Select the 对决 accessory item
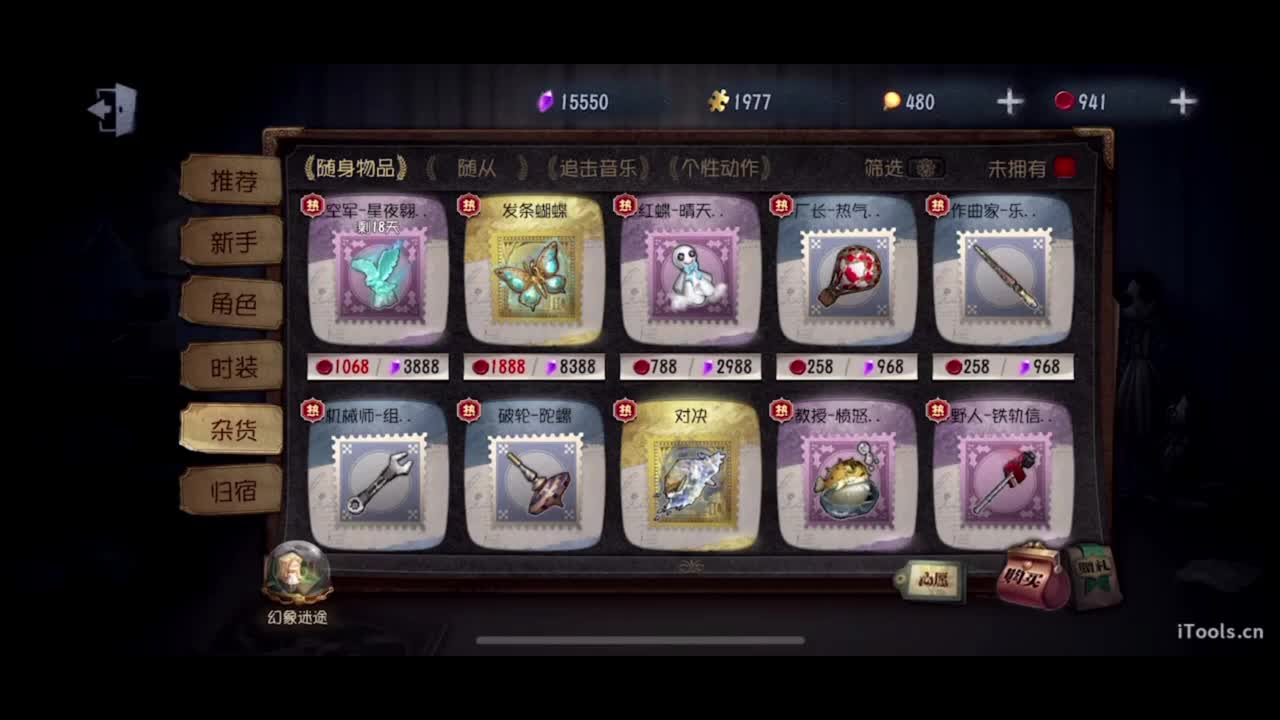1280x720 pixels. [690, 480]
